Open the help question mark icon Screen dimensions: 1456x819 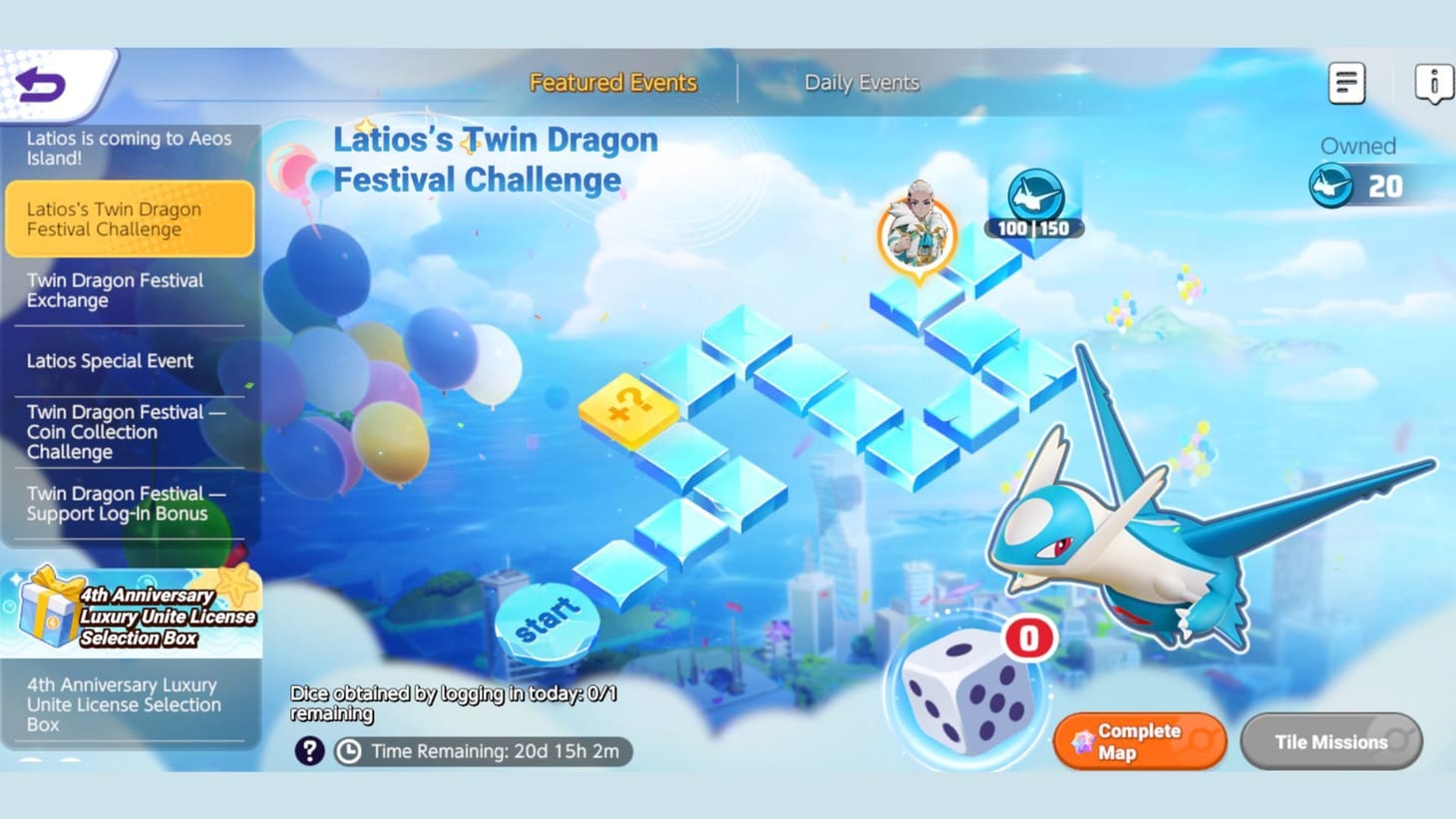tap(309, 750)
